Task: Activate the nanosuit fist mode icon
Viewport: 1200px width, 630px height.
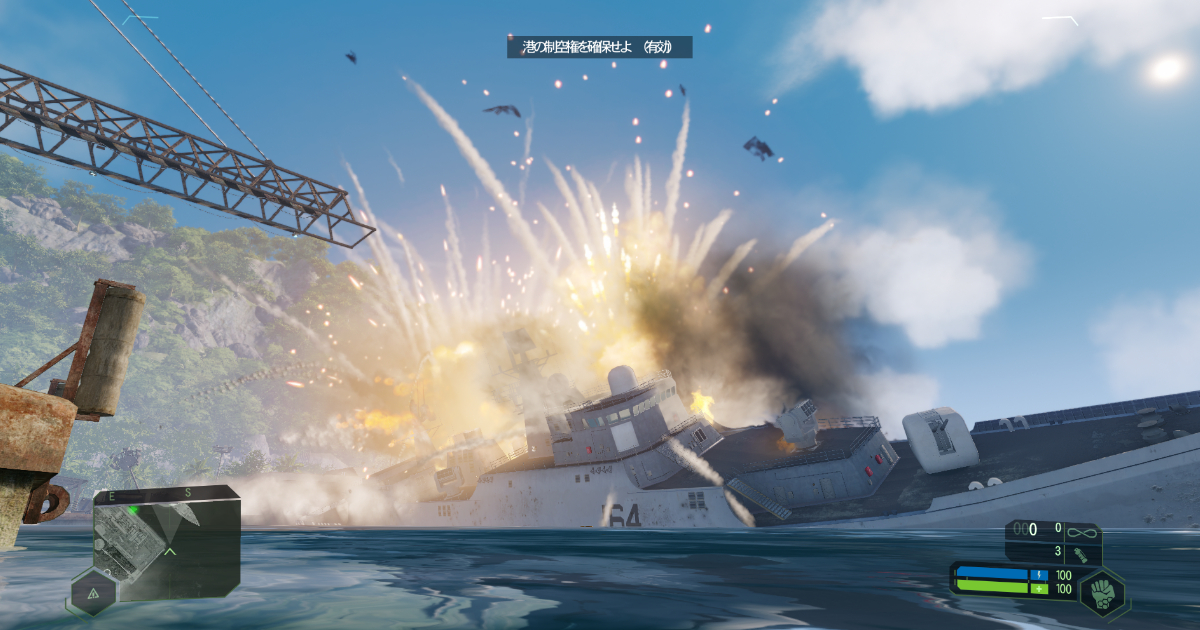Action: point(1103,591)
